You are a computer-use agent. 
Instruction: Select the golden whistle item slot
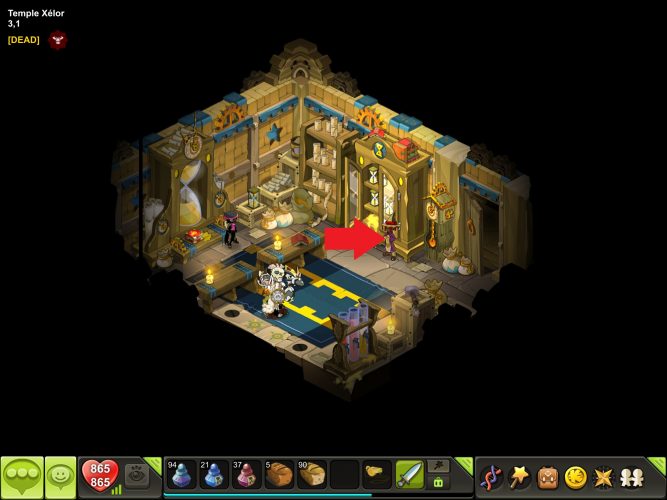[x=376, y=470]
